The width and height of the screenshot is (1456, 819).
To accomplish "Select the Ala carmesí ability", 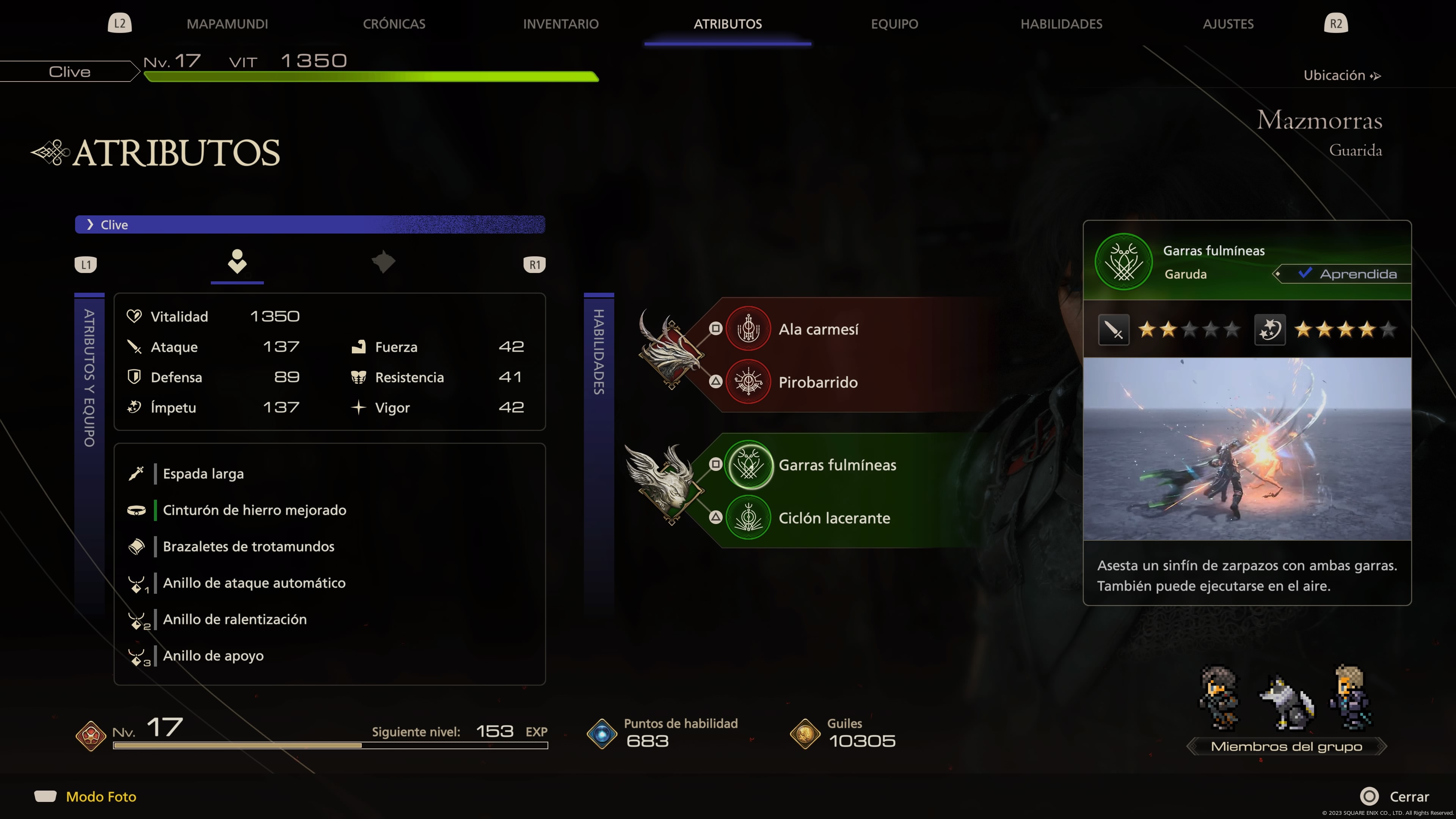I will point(818,329).
